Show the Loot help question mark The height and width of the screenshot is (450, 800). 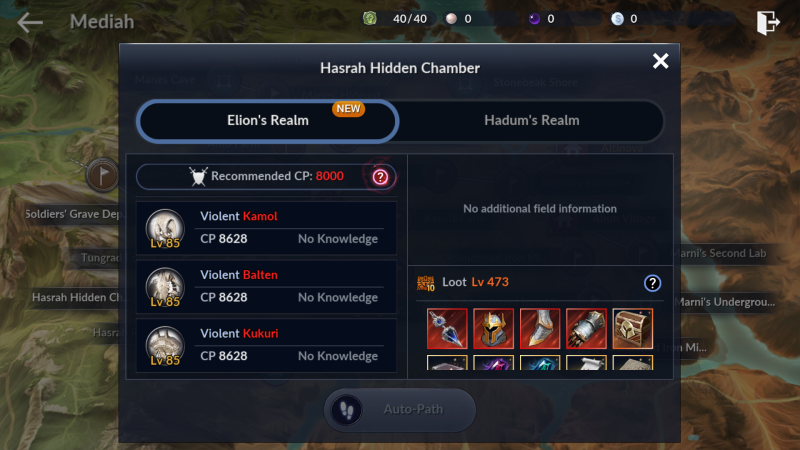pos(653,283)
